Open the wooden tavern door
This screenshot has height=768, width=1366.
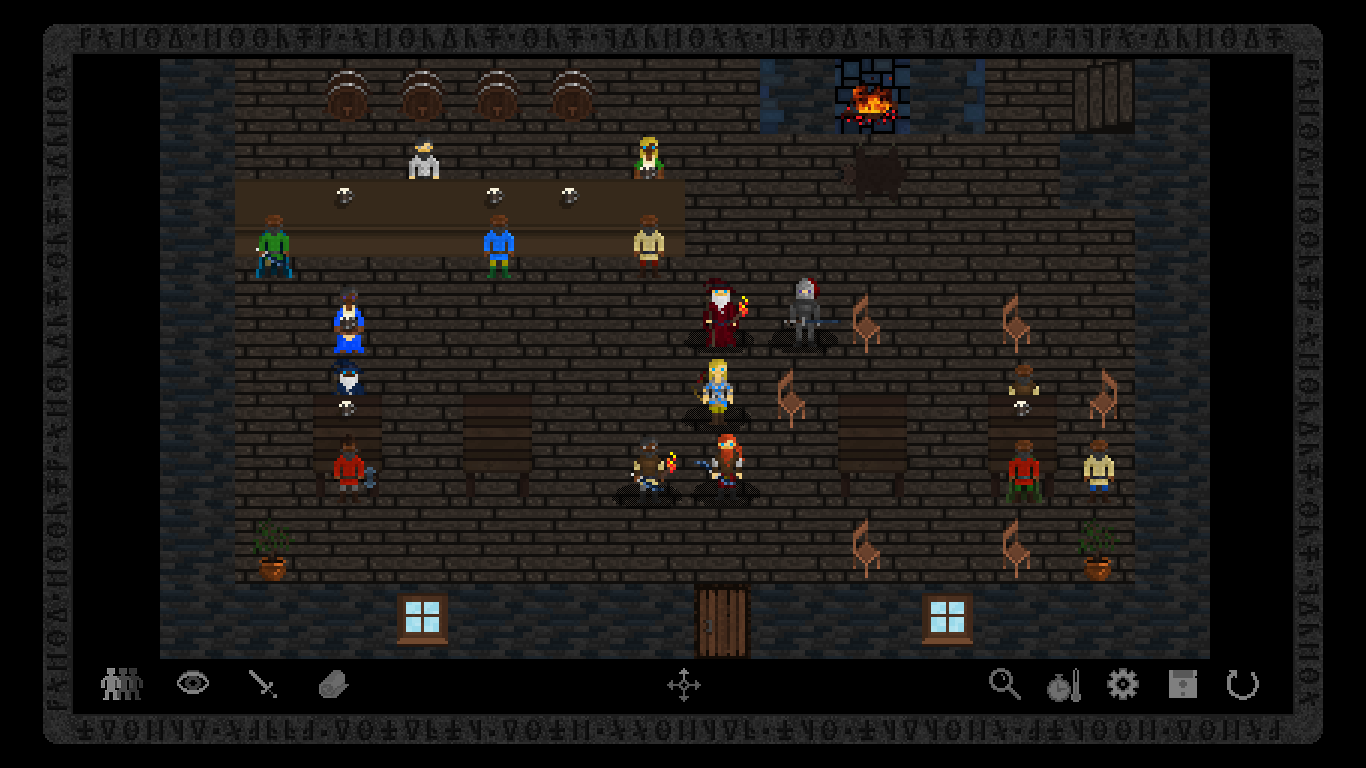pyautogui.click(x=721, y=618)
